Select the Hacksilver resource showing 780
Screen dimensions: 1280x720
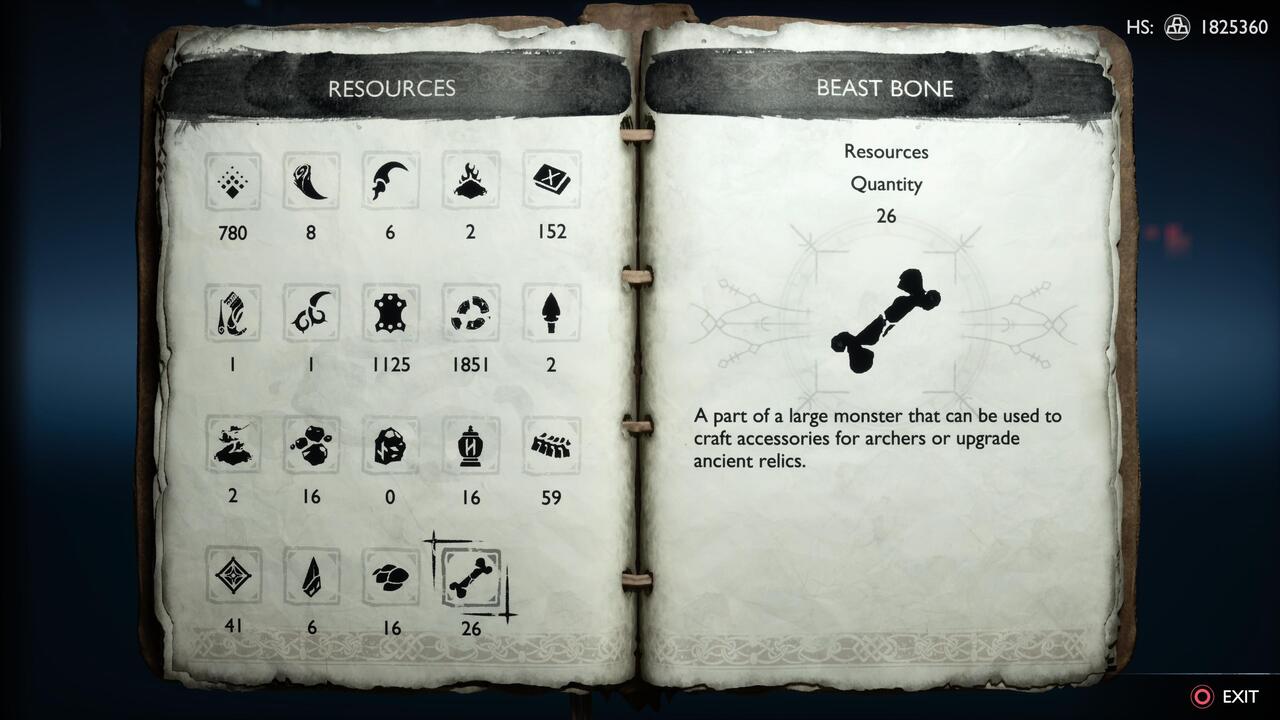pos(232,181)
